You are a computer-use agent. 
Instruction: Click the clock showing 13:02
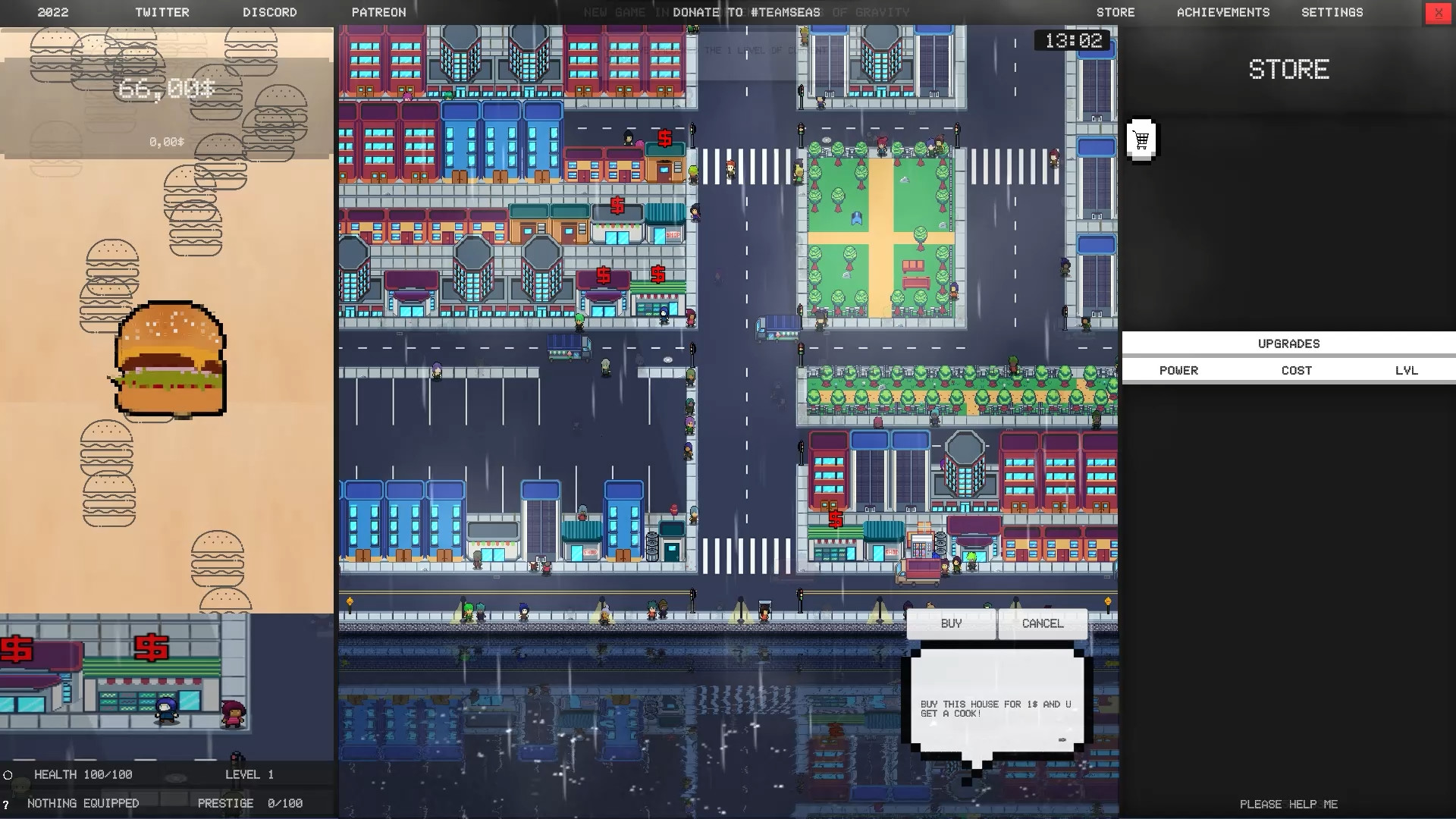1074,40
